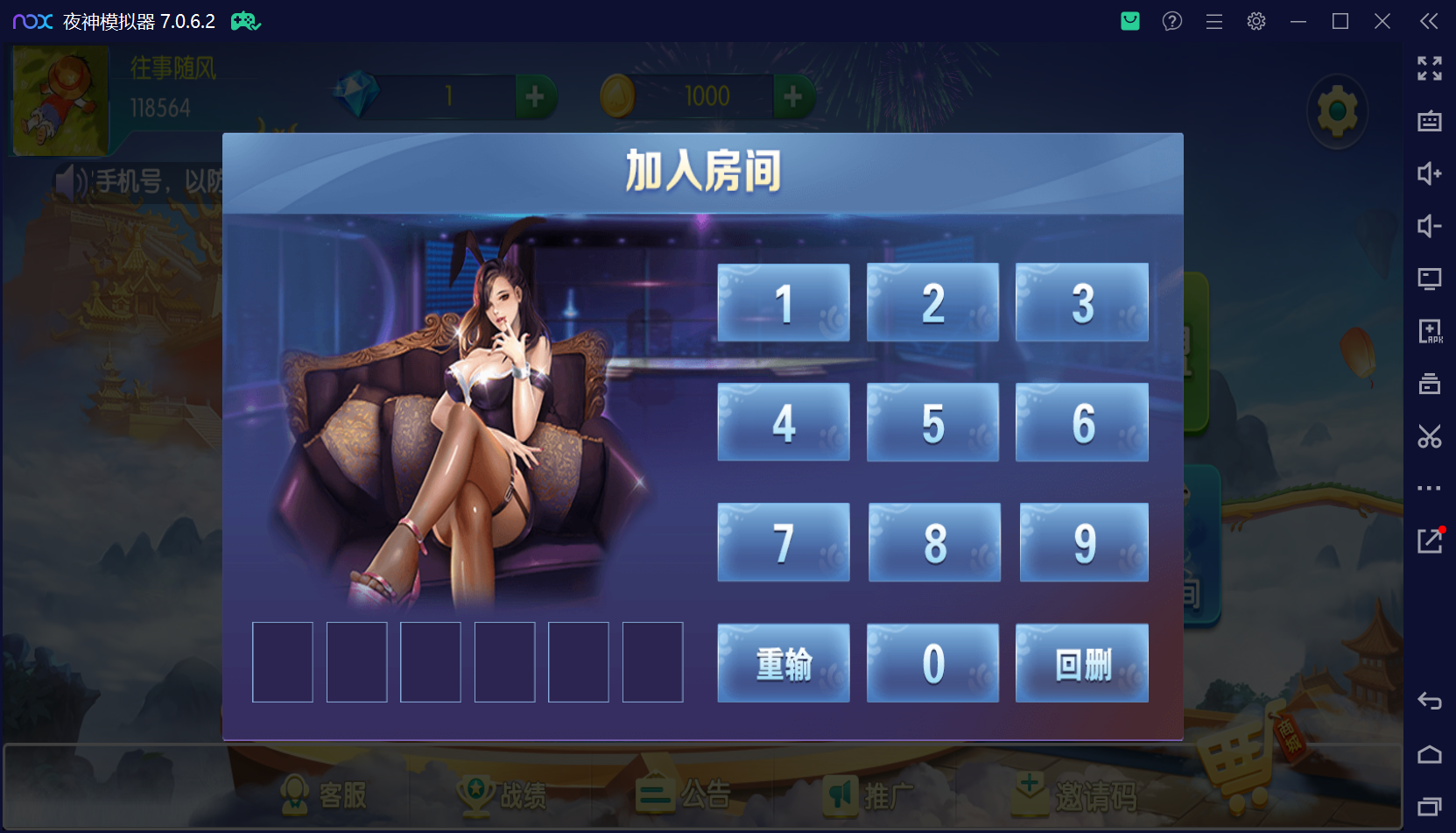Click the 往事随风 player avatar
This screenshot has width=1456, height=833.
pyautogui.click(x=58, y=99)
